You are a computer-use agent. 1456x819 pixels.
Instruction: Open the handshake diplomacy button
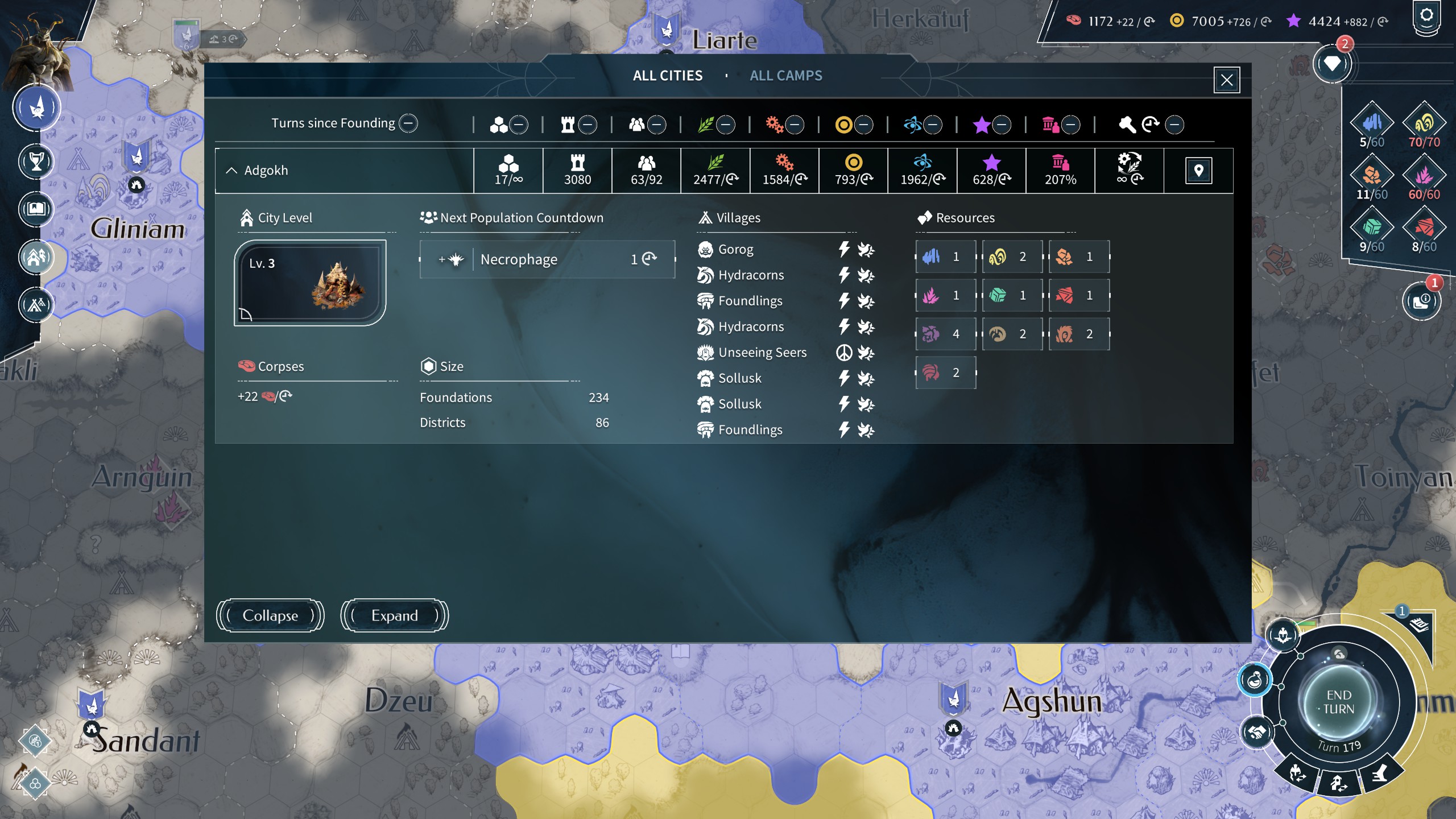click(x=1256, y=731)
